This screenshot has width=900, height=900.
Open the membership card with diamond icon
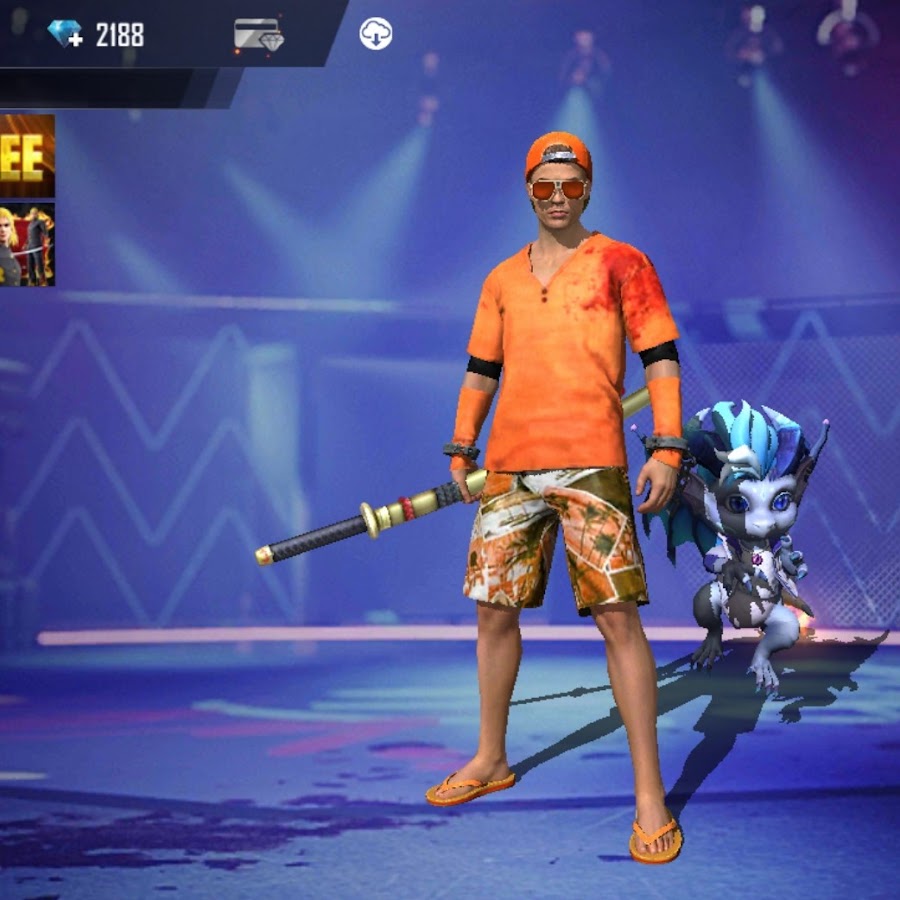(x=258, y=35)
